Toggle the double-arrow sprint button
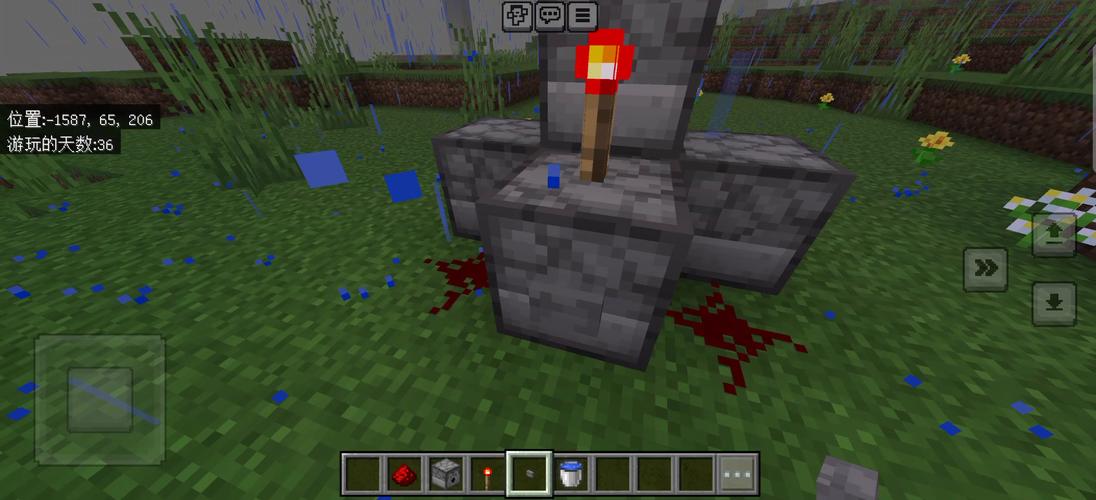1096x500 pixels. 985,269
